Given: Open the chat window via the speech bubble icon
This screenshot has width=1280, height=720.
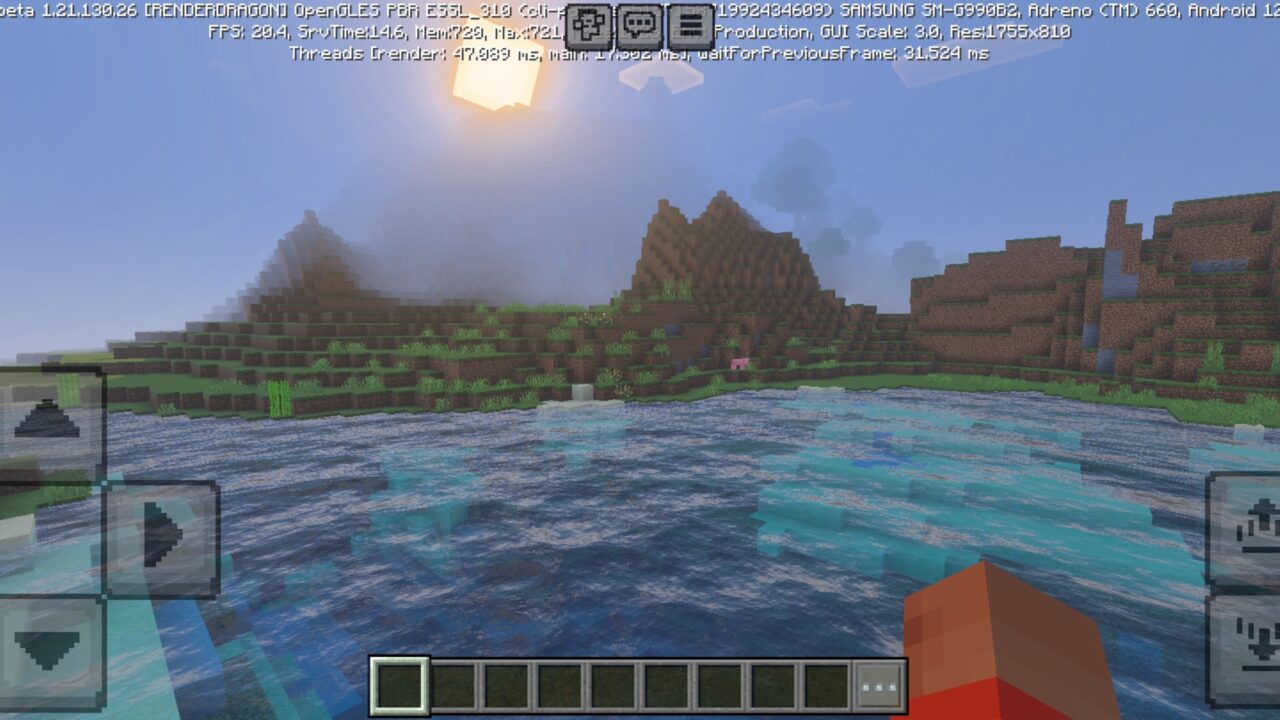Looking at the screenshot, I should (640, 27).
